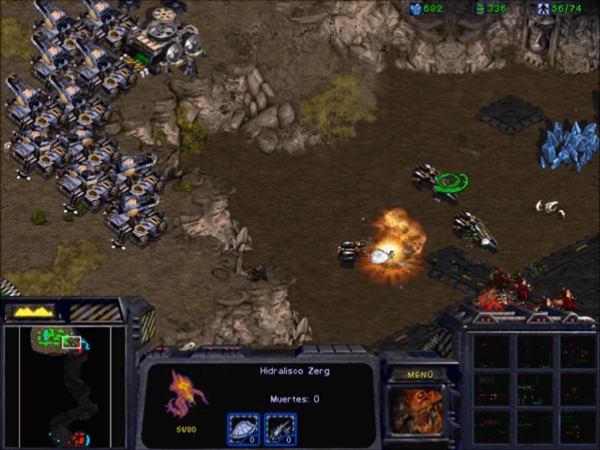Select the Hidralisco carapace armor upgrade icon
600x450 pixels.
click(244, 428)
